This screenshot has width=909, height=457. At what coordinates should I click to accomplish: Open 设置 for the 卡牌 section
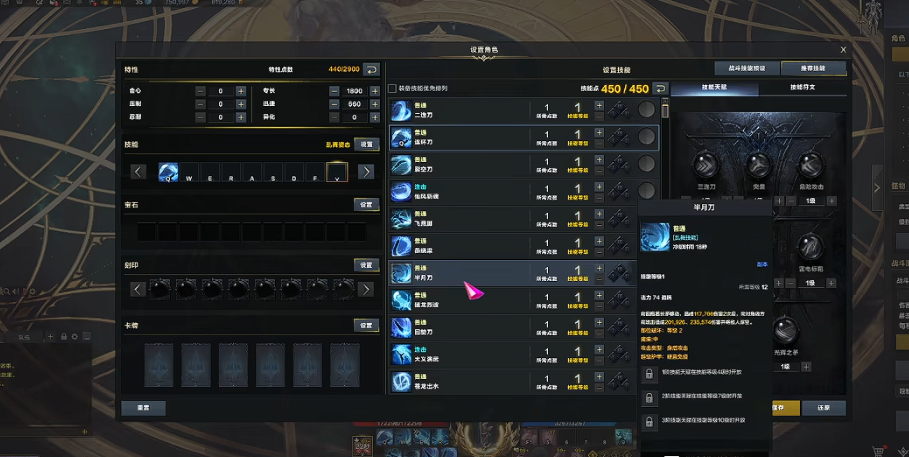point(366,325)
